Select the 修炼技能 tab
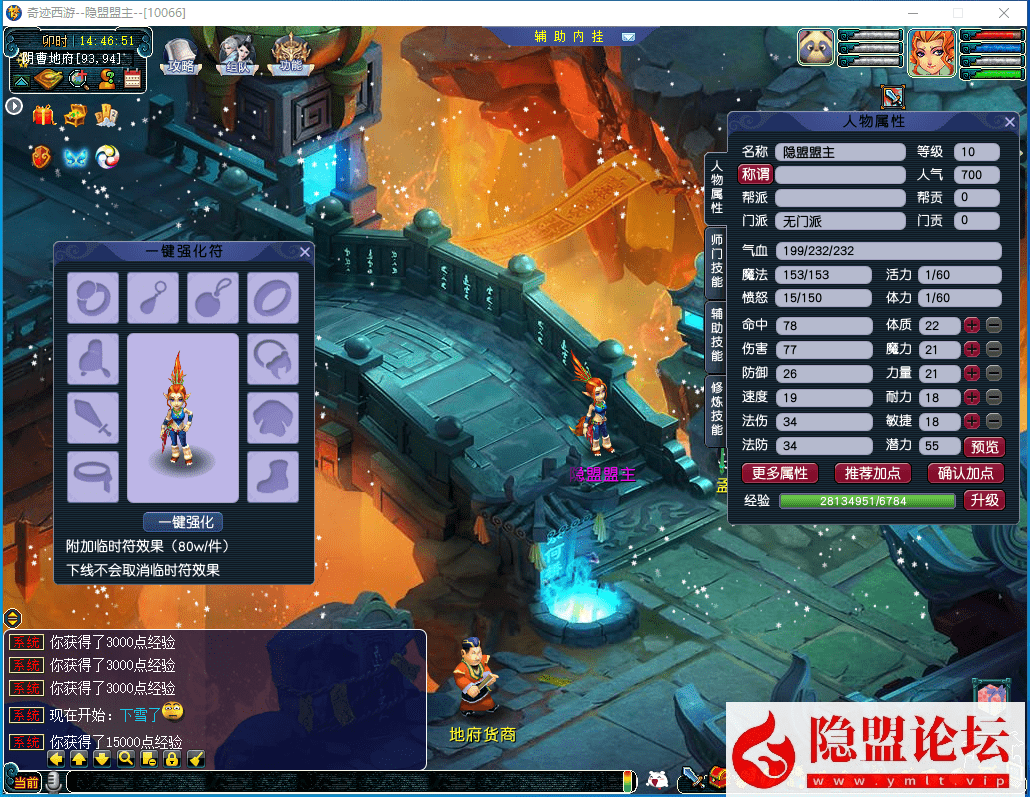 [716, 410]
